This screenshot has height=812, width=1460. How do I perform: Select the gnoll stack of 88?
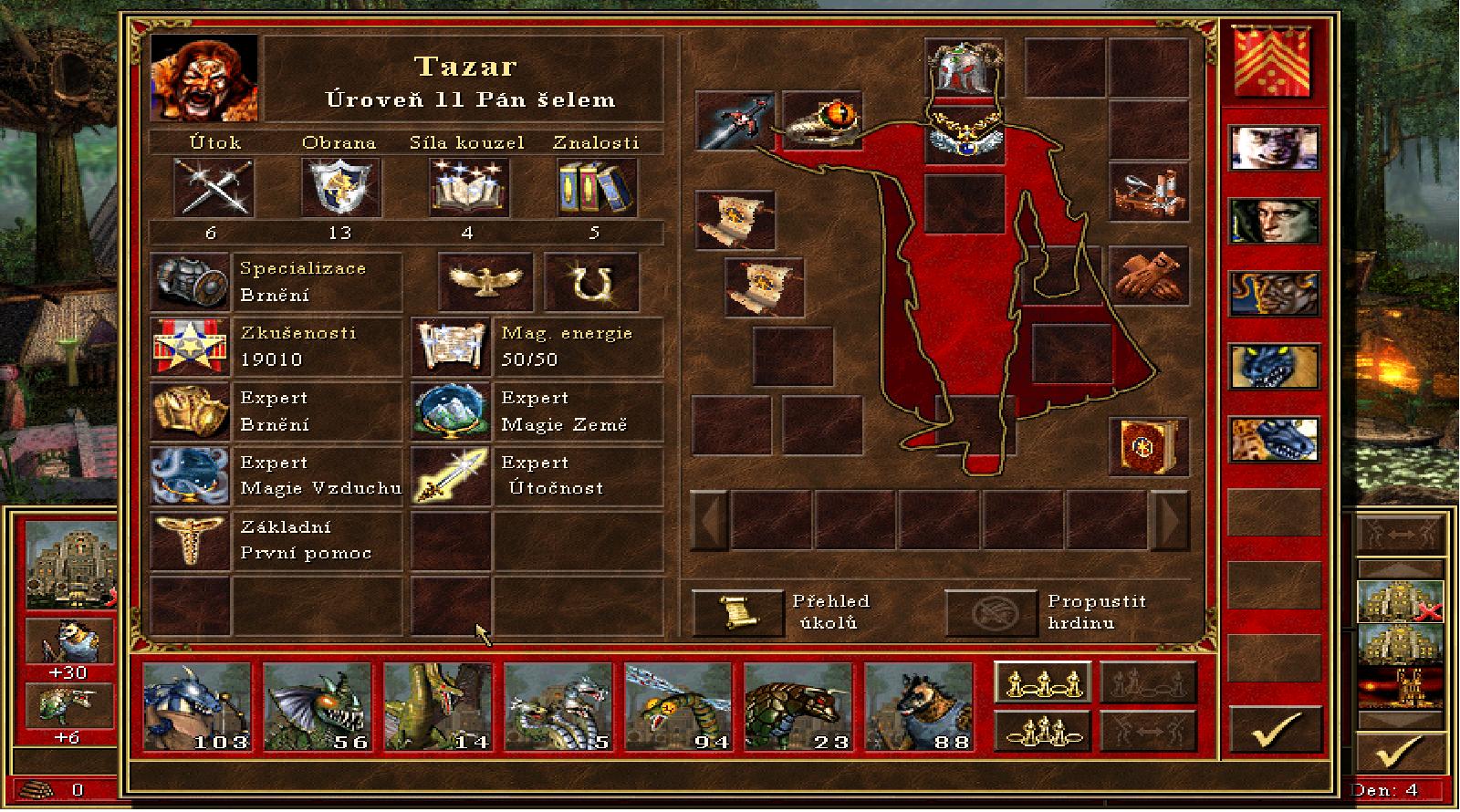[x=918, y=707]
